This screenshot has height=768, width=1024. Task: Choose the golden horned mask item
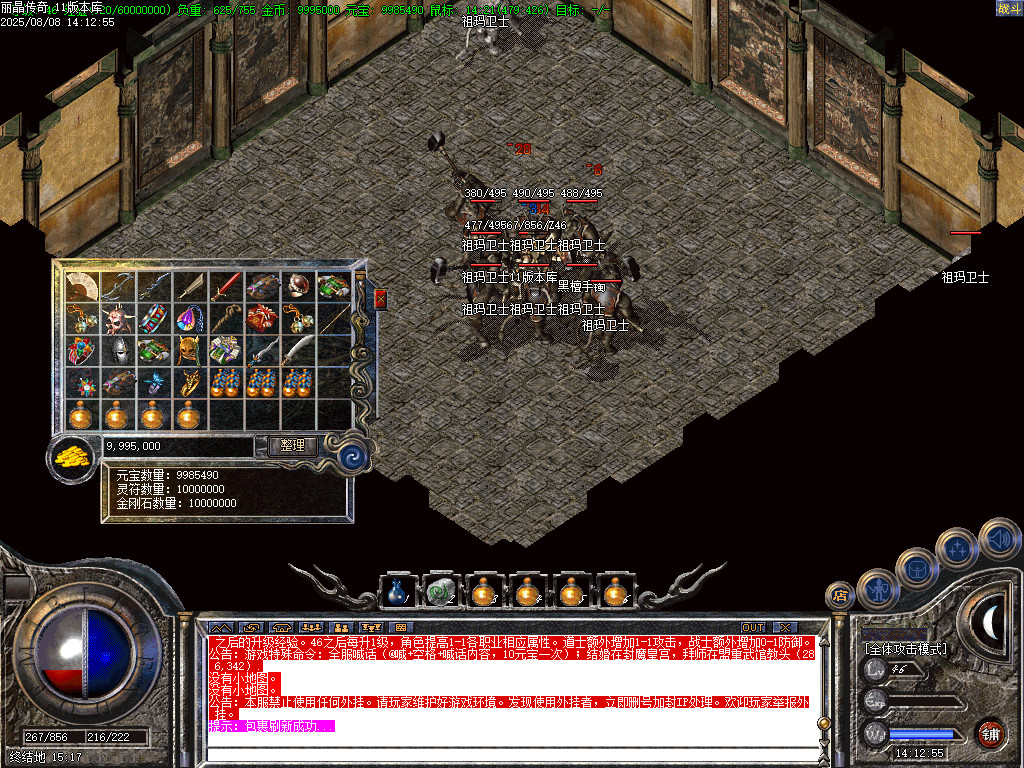click(x=190, y=351)
